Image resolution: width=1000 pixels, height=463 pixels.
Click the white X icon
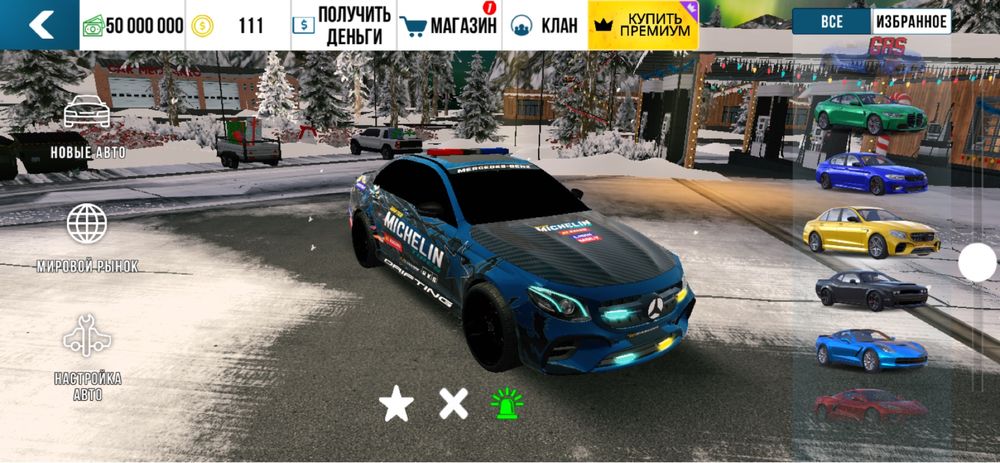click(x=453, y=404)
